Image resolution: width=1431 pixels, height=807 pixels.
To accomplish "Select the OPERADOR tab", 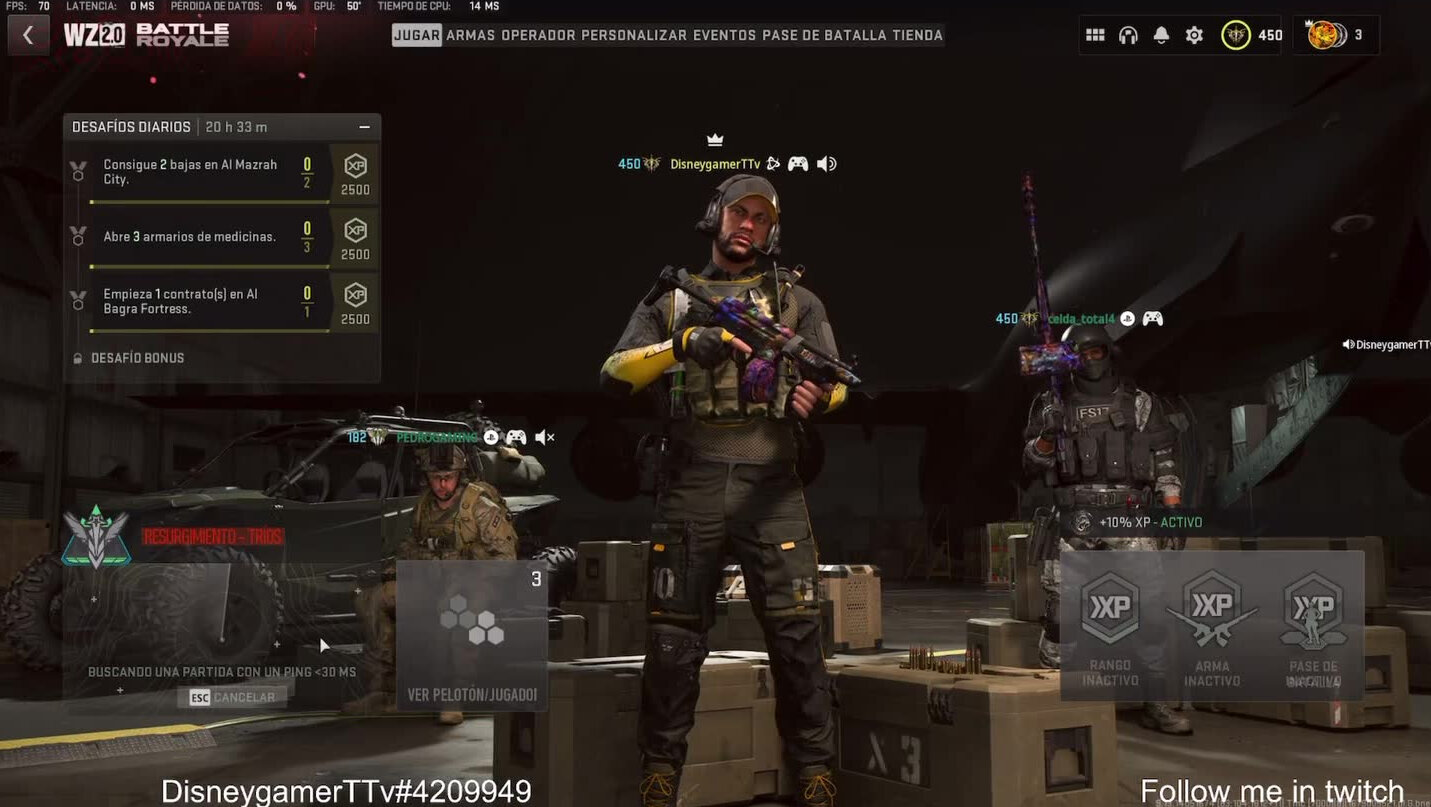I will (538, 35).
